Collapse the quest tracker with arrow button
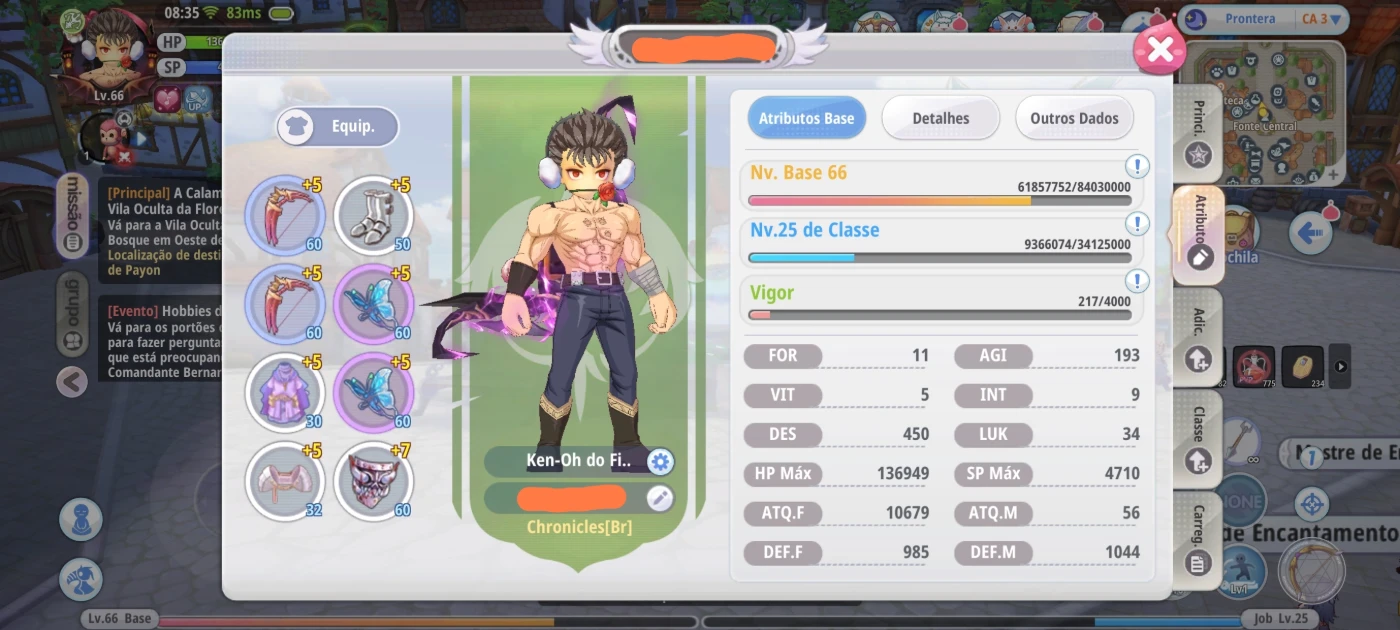 72,381
